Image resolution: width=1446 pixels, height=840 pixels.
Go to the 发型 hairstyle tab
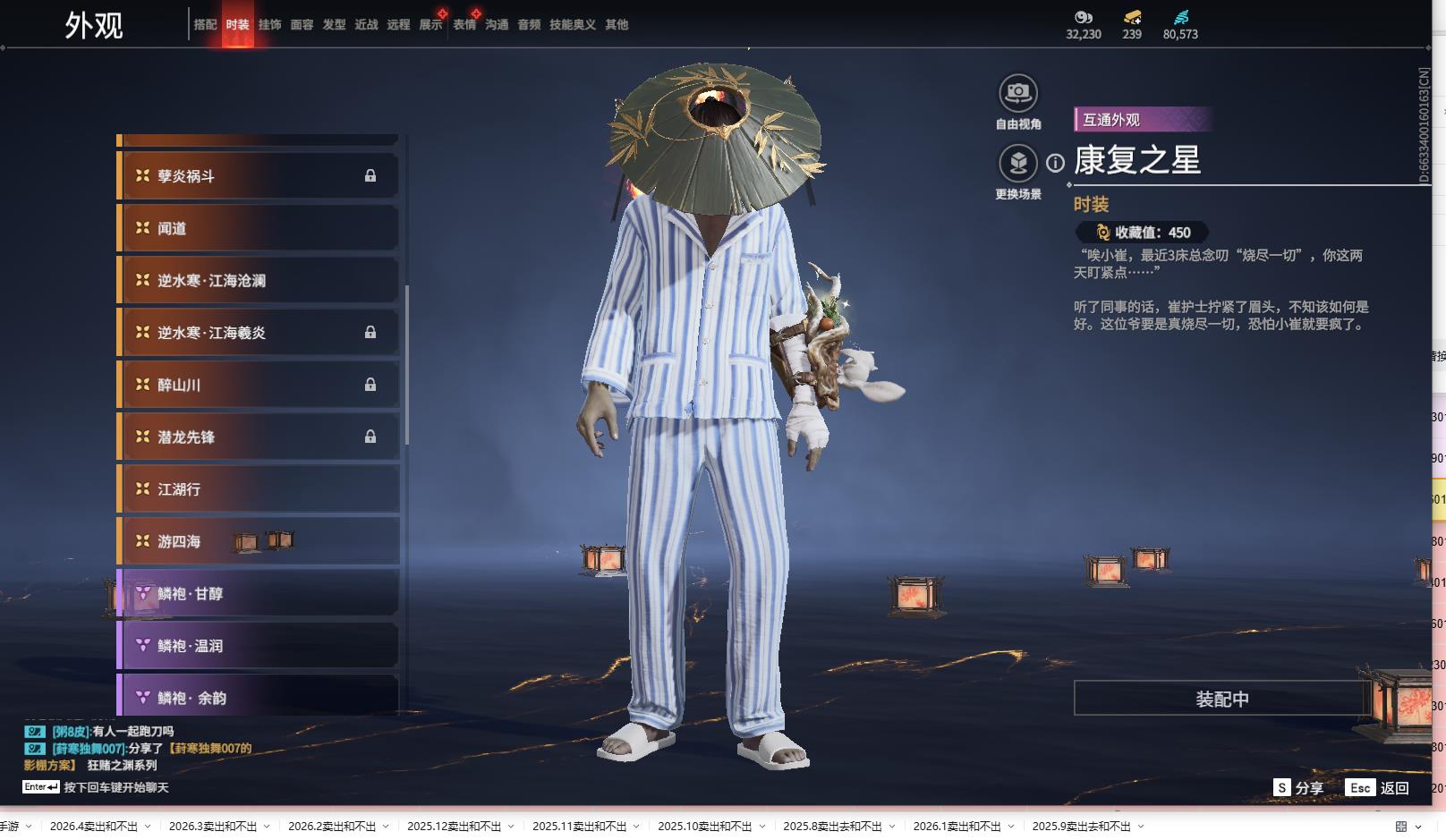coord(334,25)
